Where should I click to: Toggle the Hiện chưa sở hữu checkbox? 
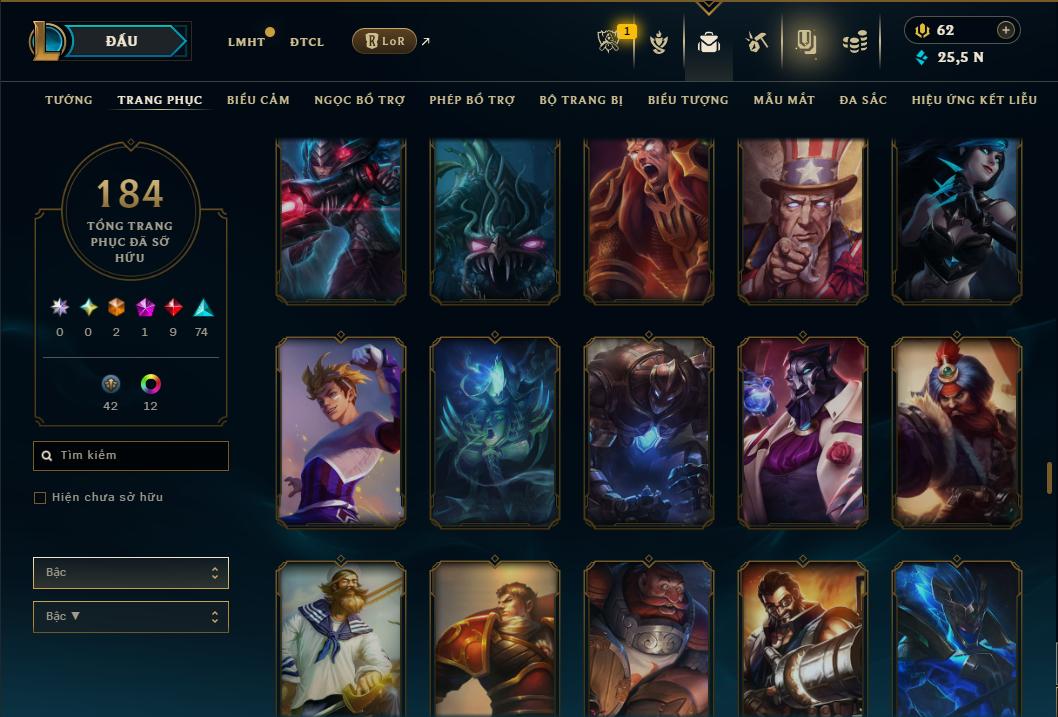[x=40, y=498]
